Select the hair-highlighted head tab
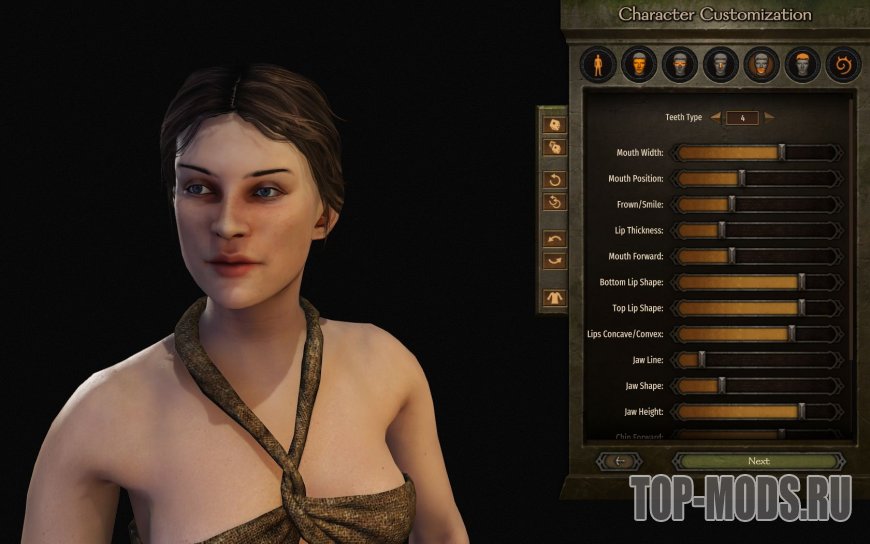870x544 pixels. pos(802,66)
